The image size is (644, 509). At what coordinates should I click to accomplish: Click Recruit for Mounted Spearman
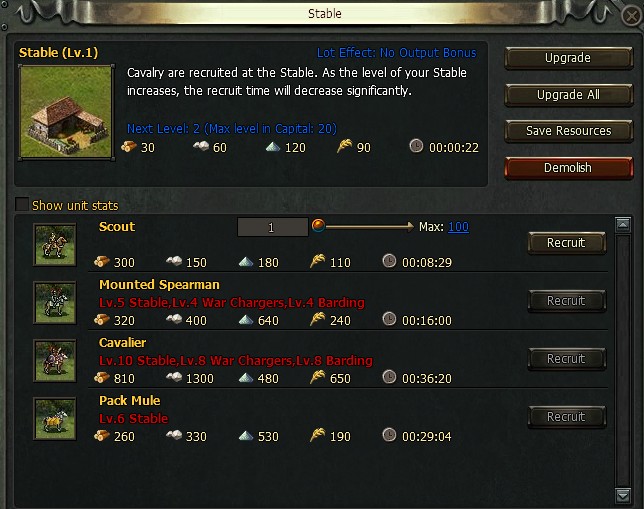pos(566,301)
